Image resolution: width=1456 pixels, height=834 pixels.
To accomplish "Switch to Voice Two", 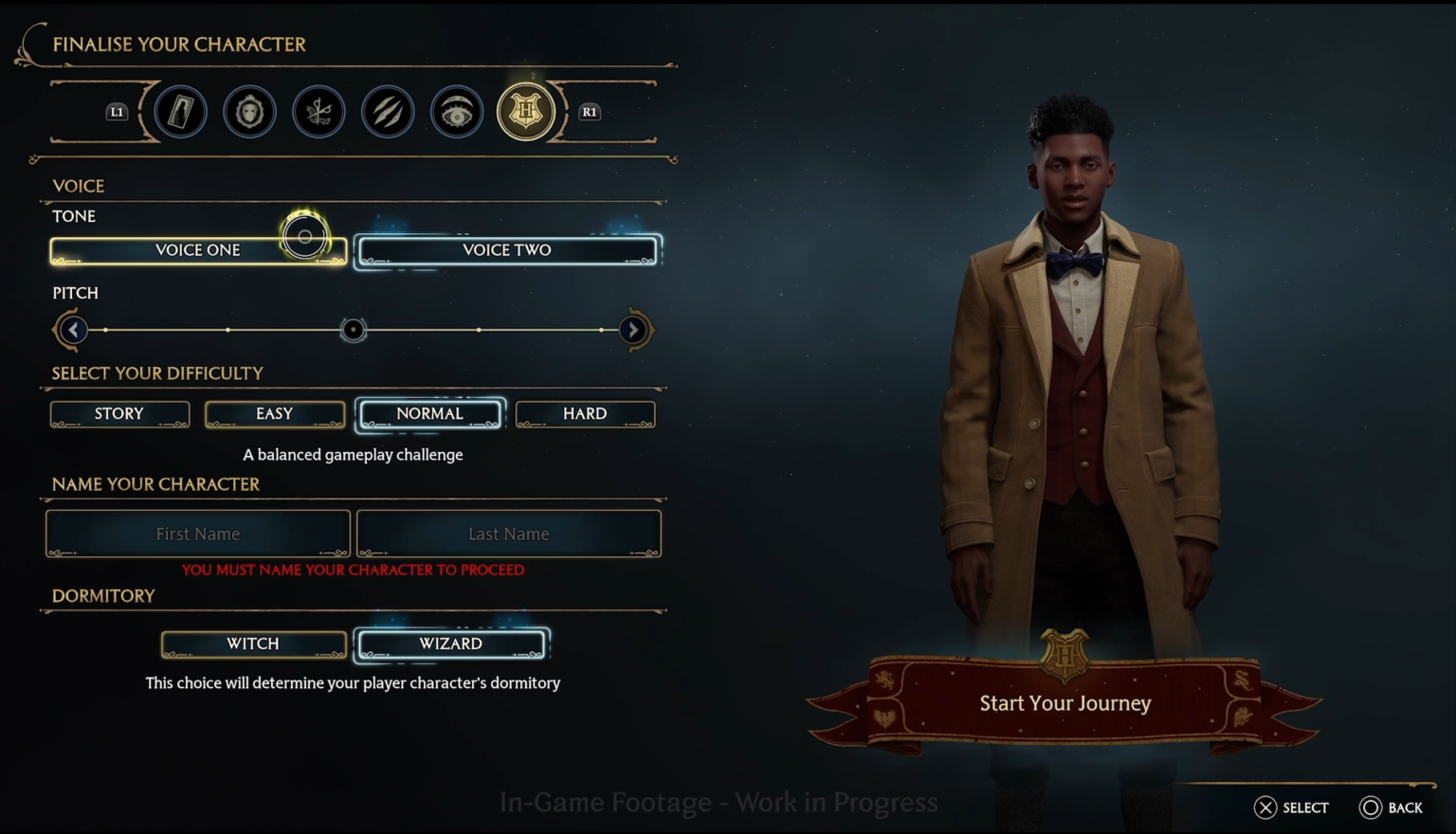I will [507, 249].
